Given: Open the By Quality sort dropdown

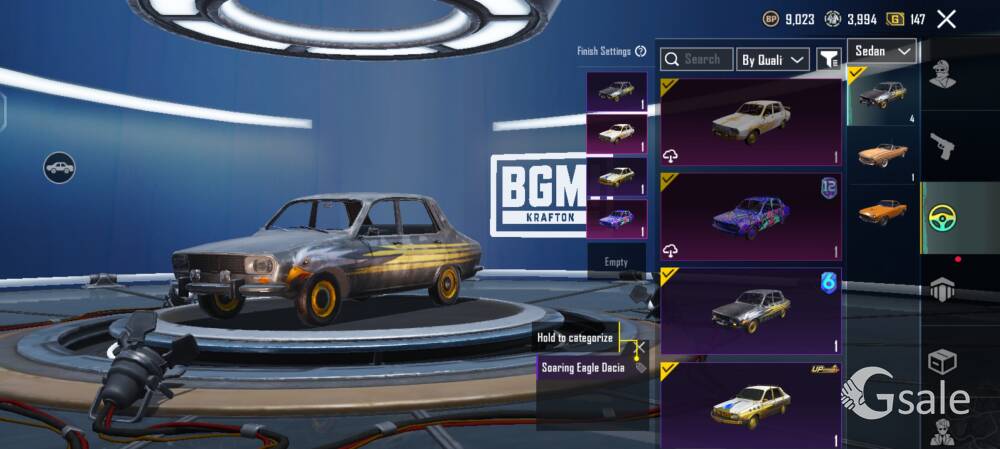Looking at the screenshot, I should click(773, 60).
